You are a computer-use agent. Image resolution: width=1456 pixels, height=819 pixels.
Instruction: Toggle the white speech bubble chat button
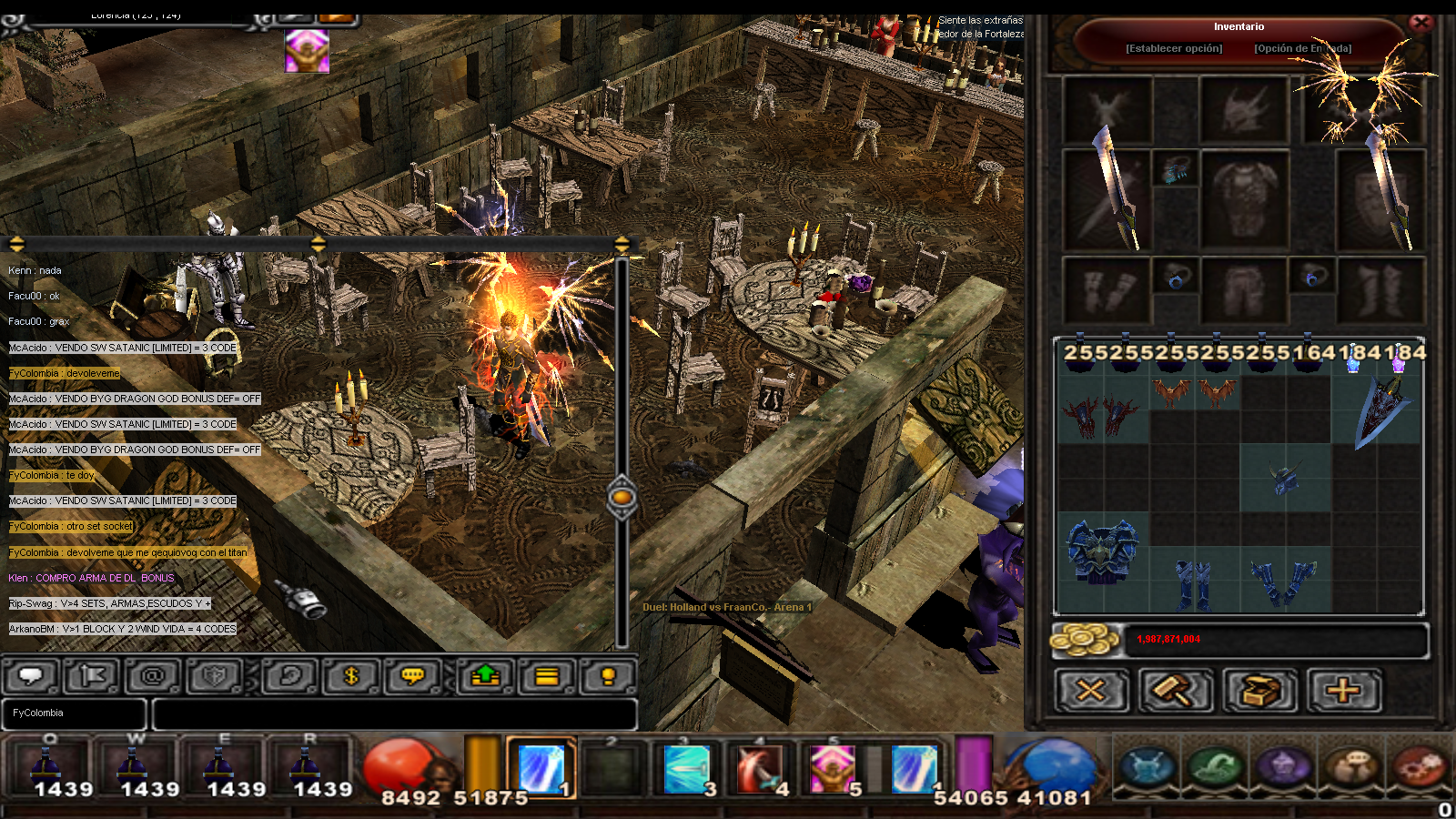pos(32,676)
